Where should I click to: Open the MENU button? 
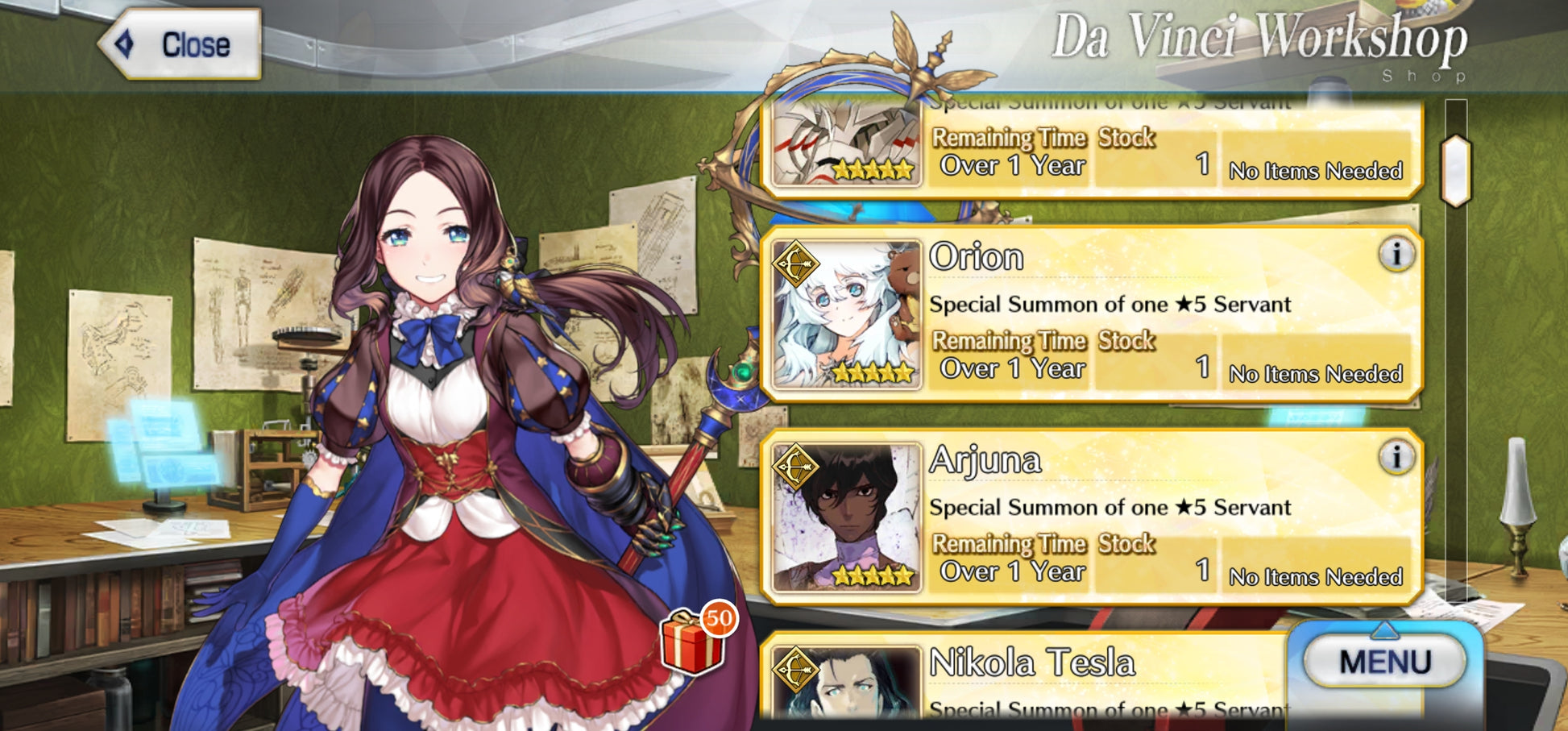(1384, 662)
